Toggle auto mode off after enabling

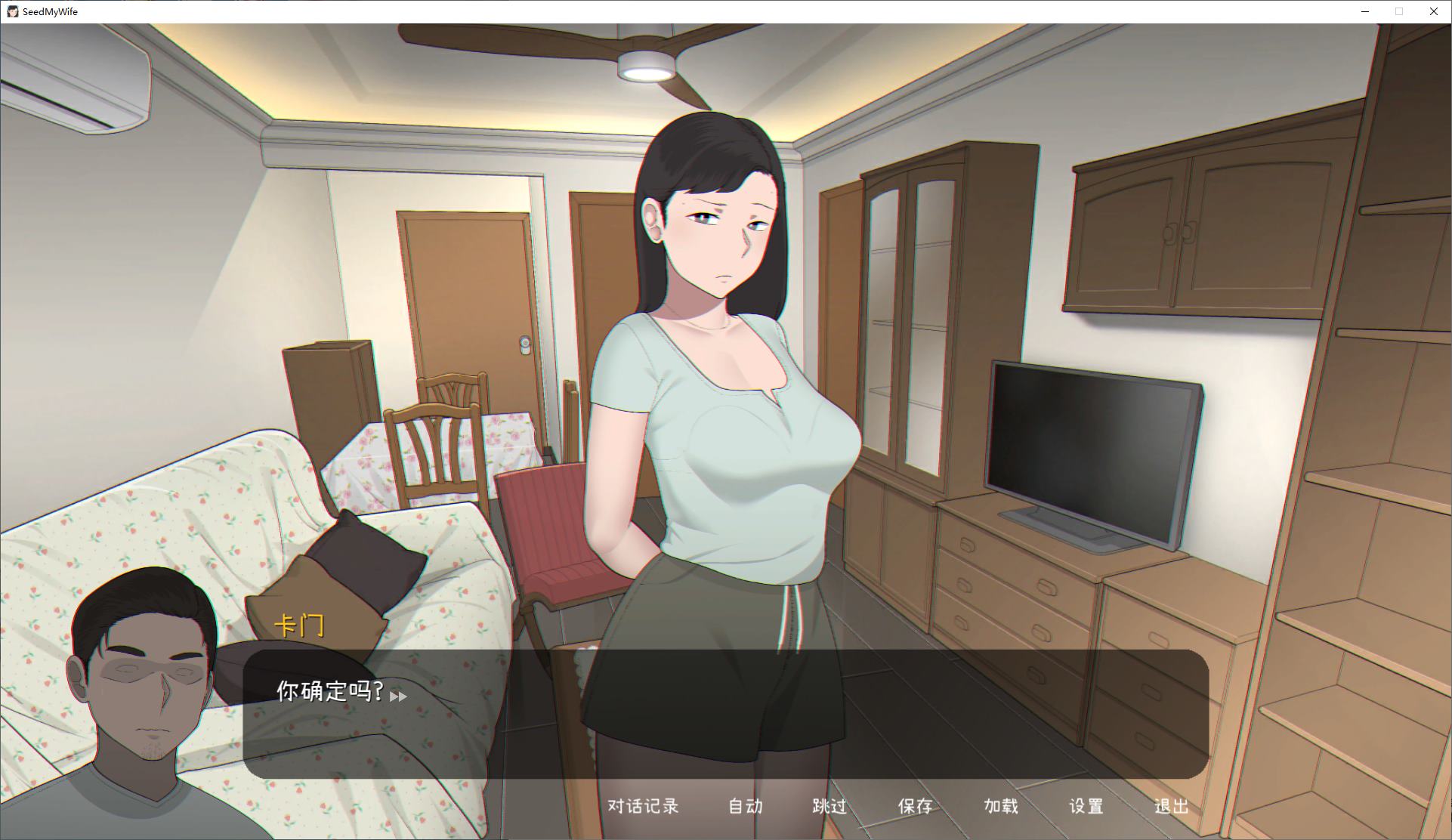click(x=745, y=807)
